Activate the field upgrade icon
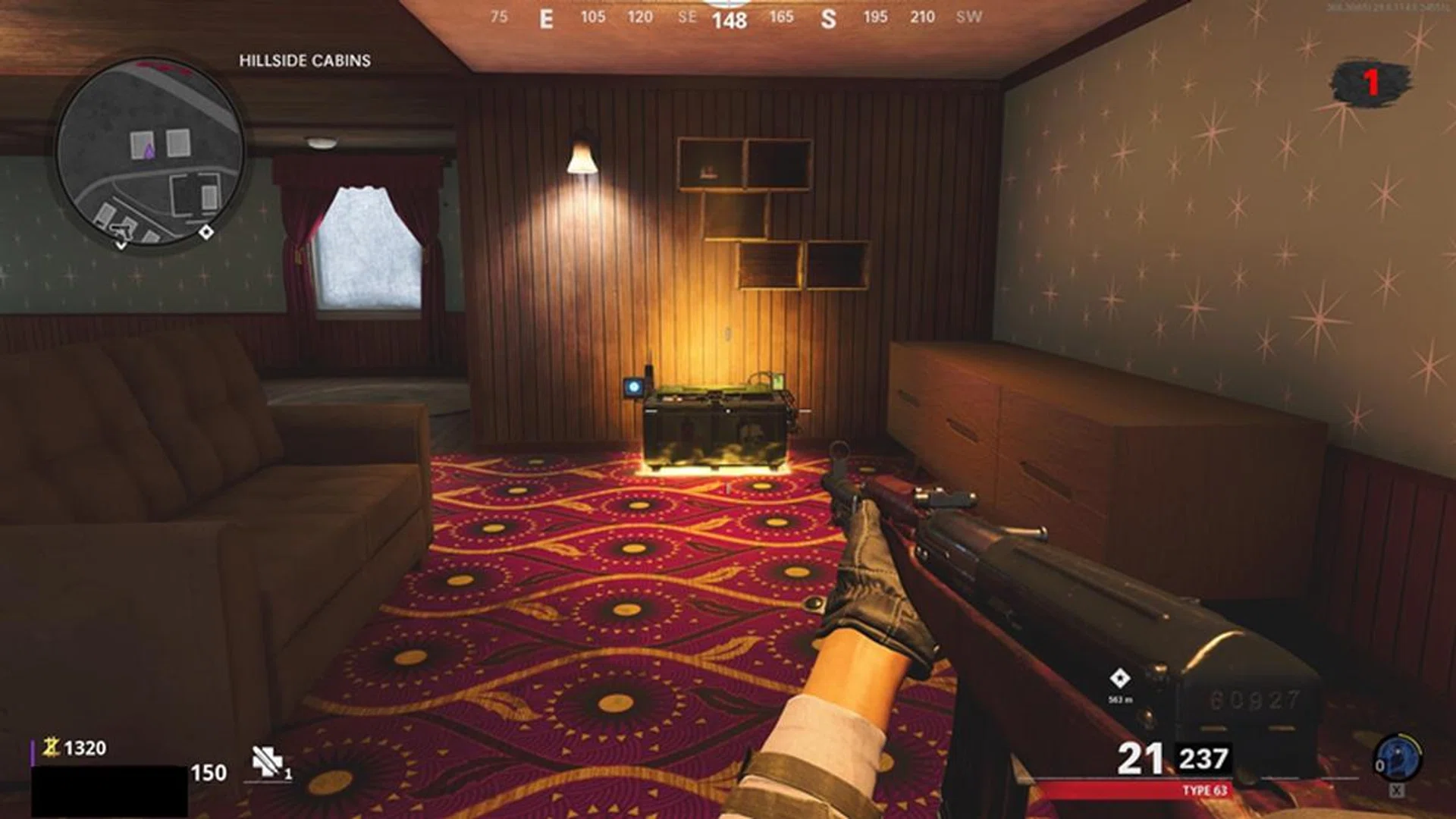This screenshot has width=1456, height=819. [1398, 758]
